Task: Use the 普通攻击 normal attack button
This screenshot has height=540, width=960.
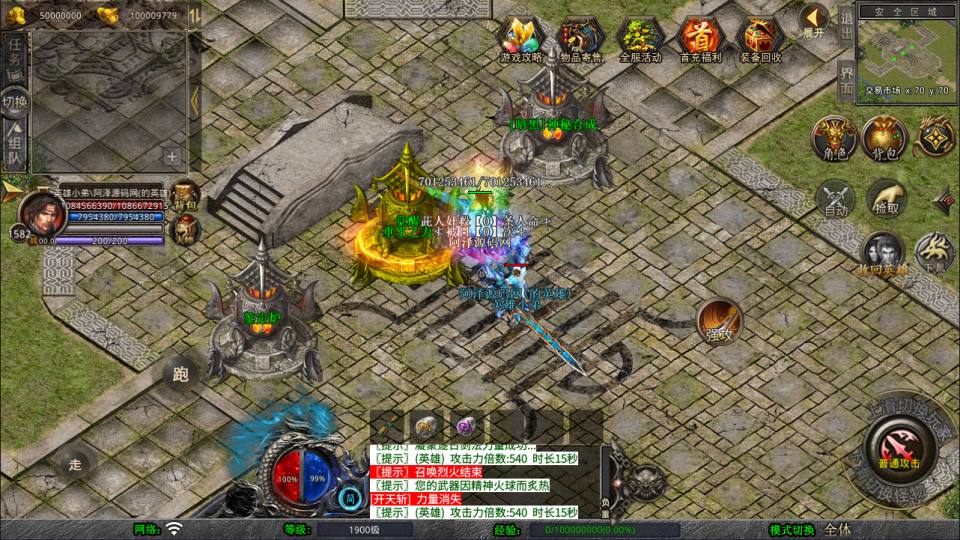Action: point(899,445)
